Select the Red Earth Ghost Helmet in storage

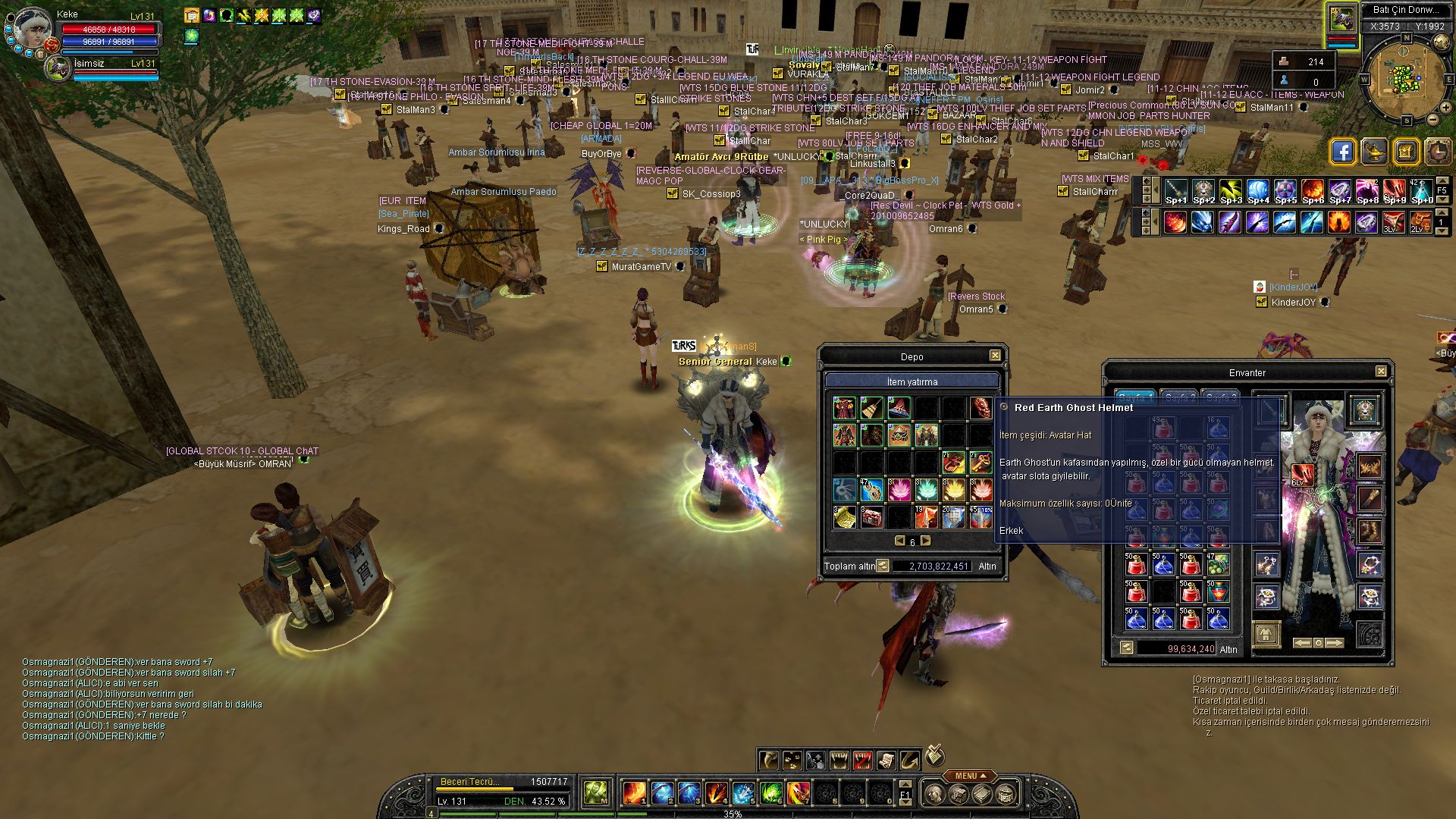[981, 408]
